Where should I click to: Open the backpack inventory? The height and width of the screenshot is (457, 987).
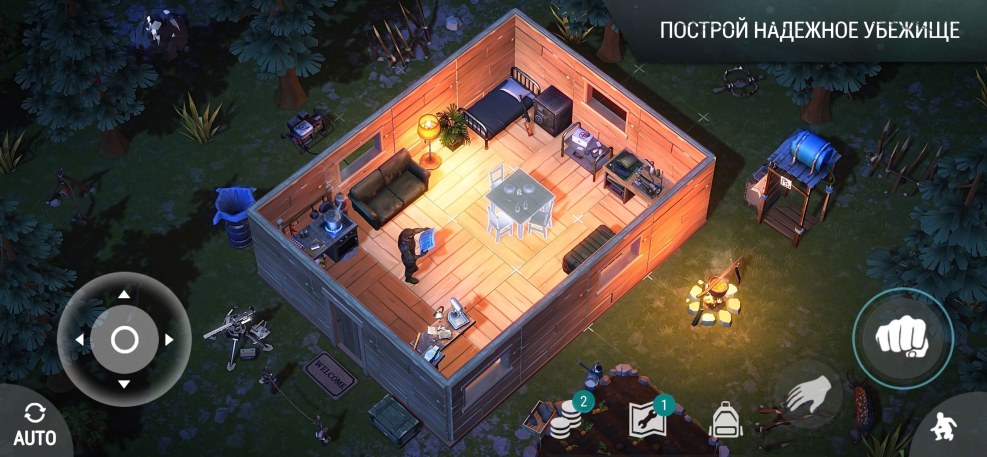click(725, 420)
